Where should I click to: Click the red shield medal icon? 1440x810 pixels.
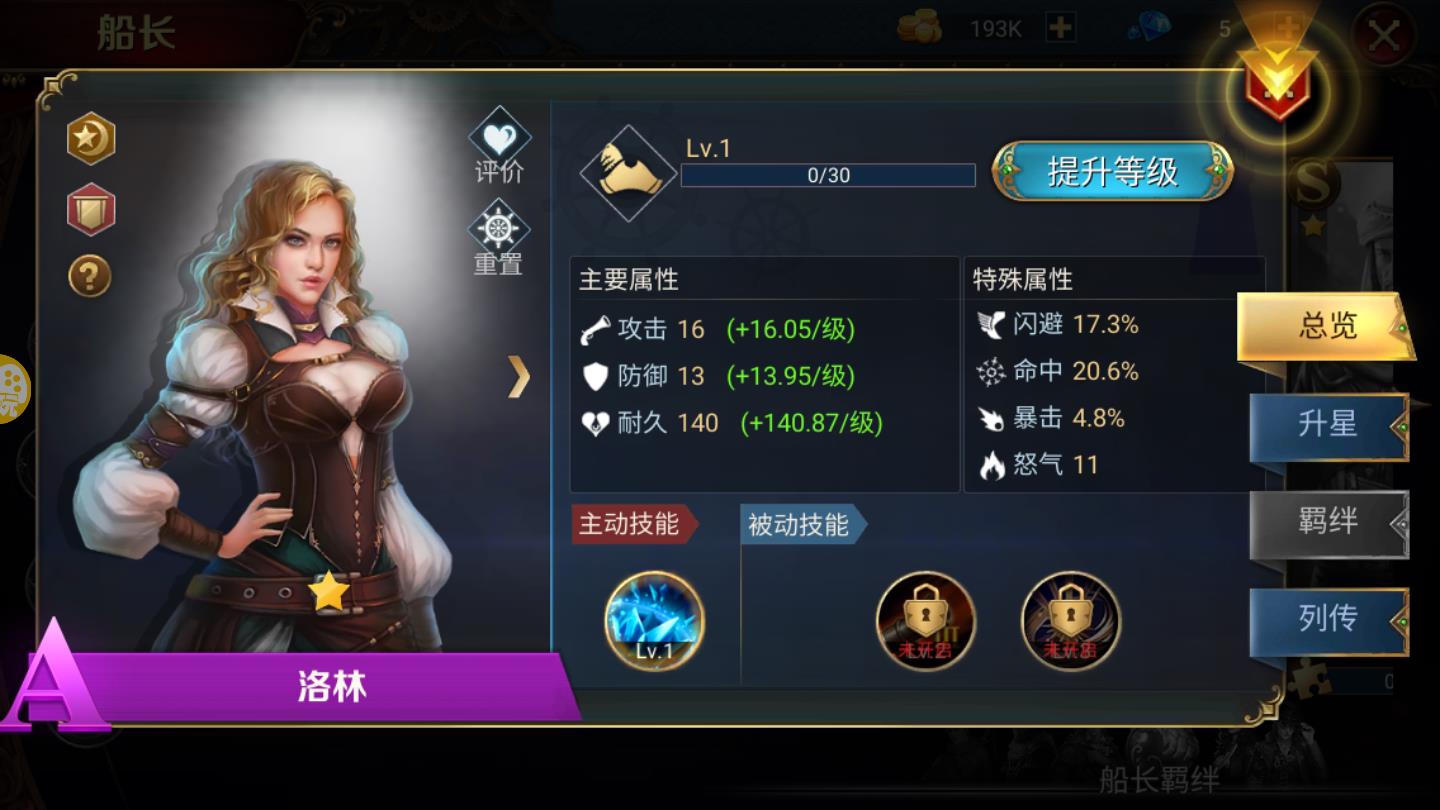tap(89, 209)
